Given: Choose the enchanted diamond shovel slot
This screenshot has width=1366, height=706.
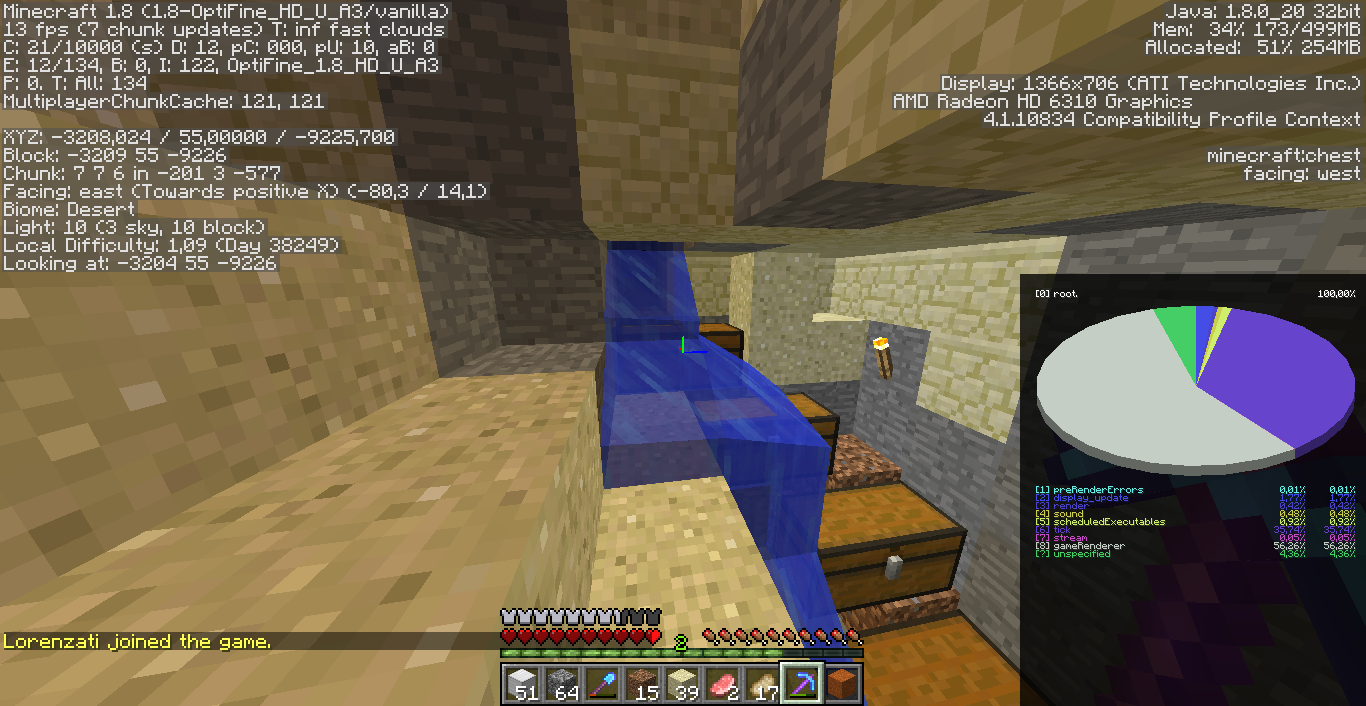Looking at the screenshot, I should pyautogui.click(x=602, y=684).
